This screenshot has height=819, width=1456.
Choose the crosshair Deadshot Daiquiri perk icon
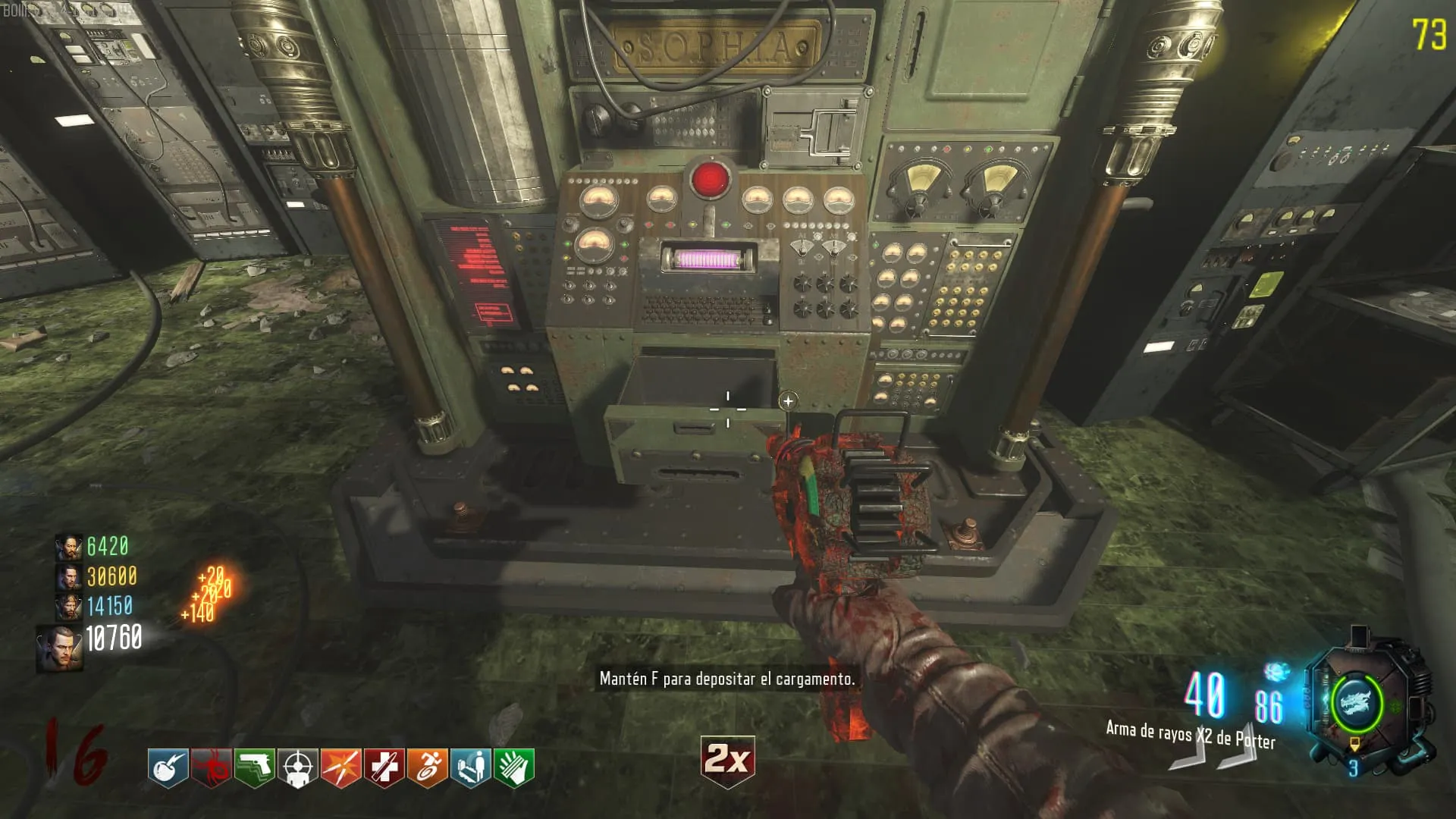coord(297,767)
